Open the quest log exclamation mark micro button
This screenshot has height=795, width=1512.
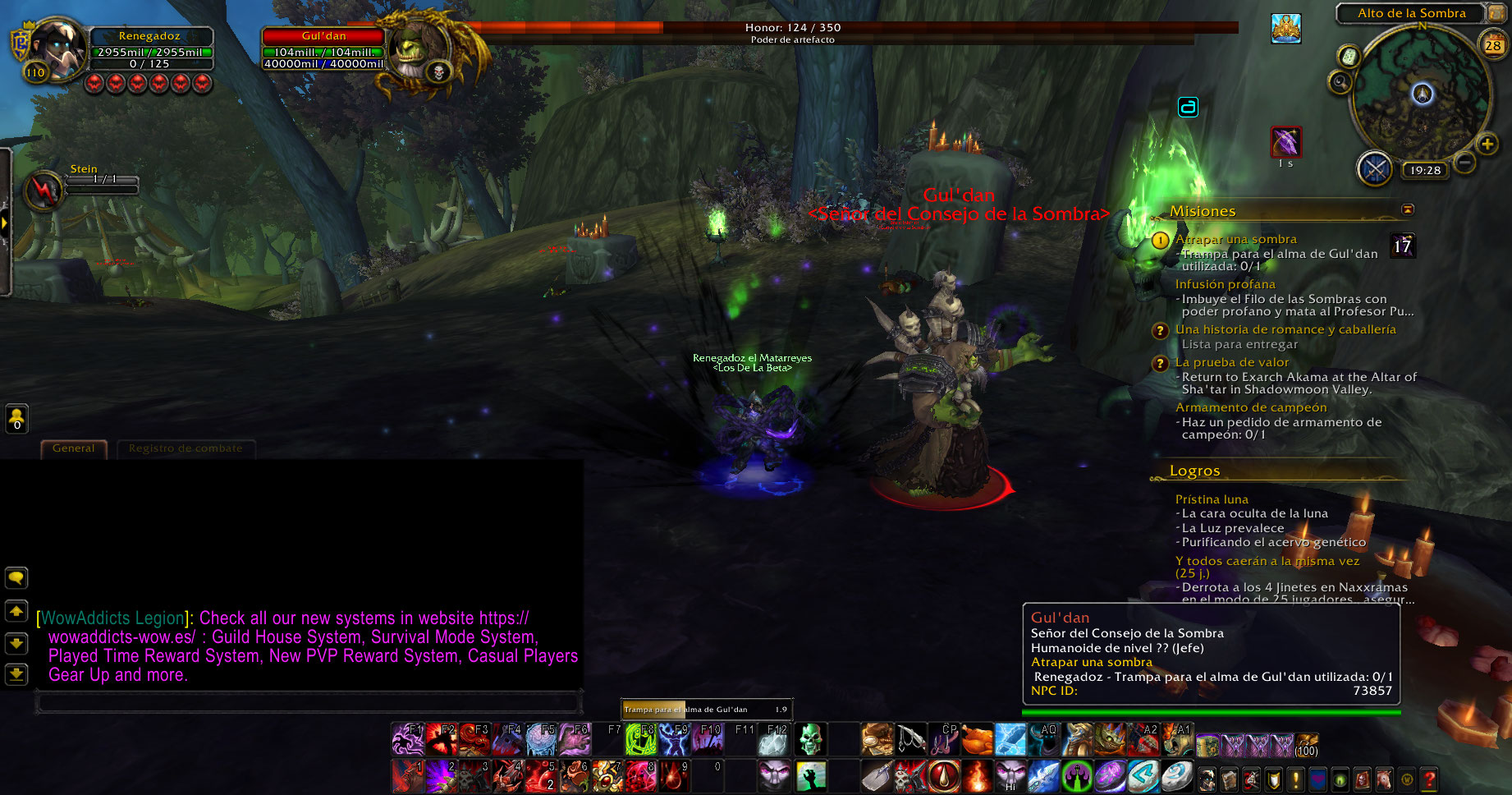click(1296, 779)
